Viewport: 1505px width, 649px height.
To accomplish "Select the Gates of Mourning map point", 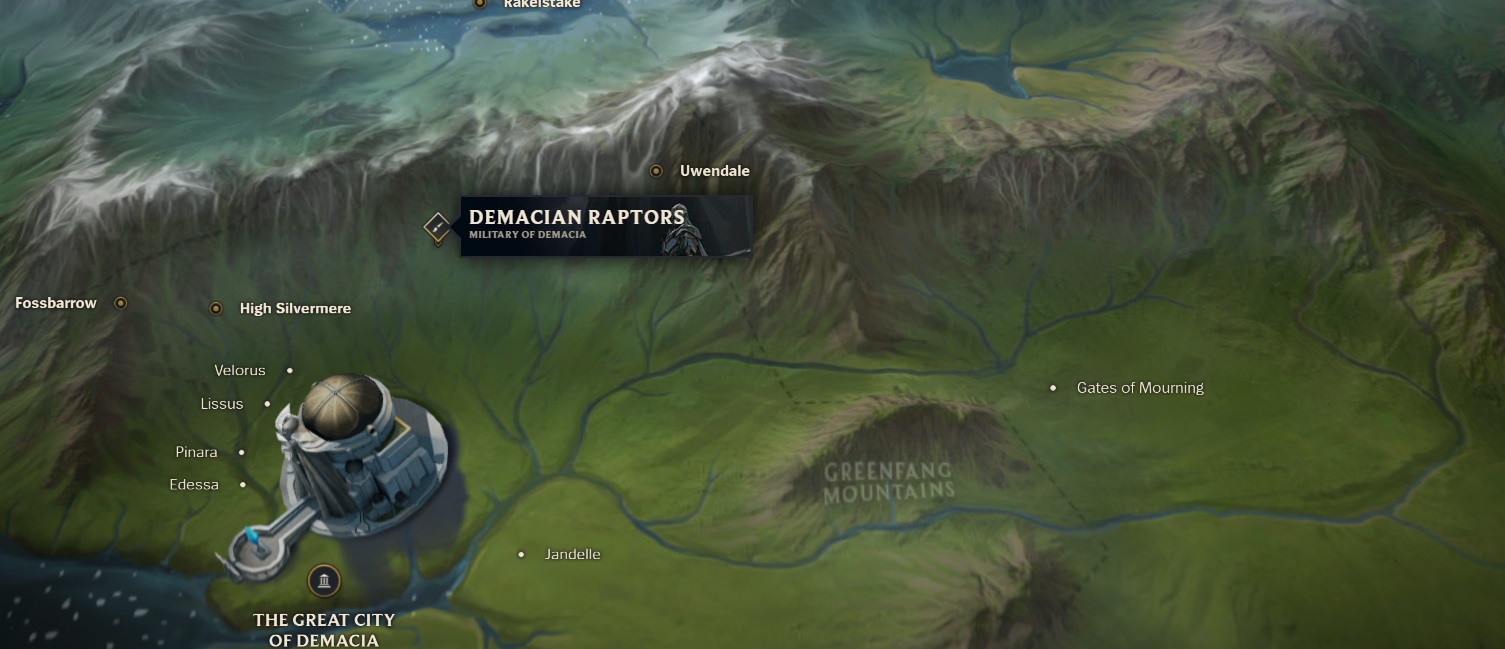I will point(1053,388).
